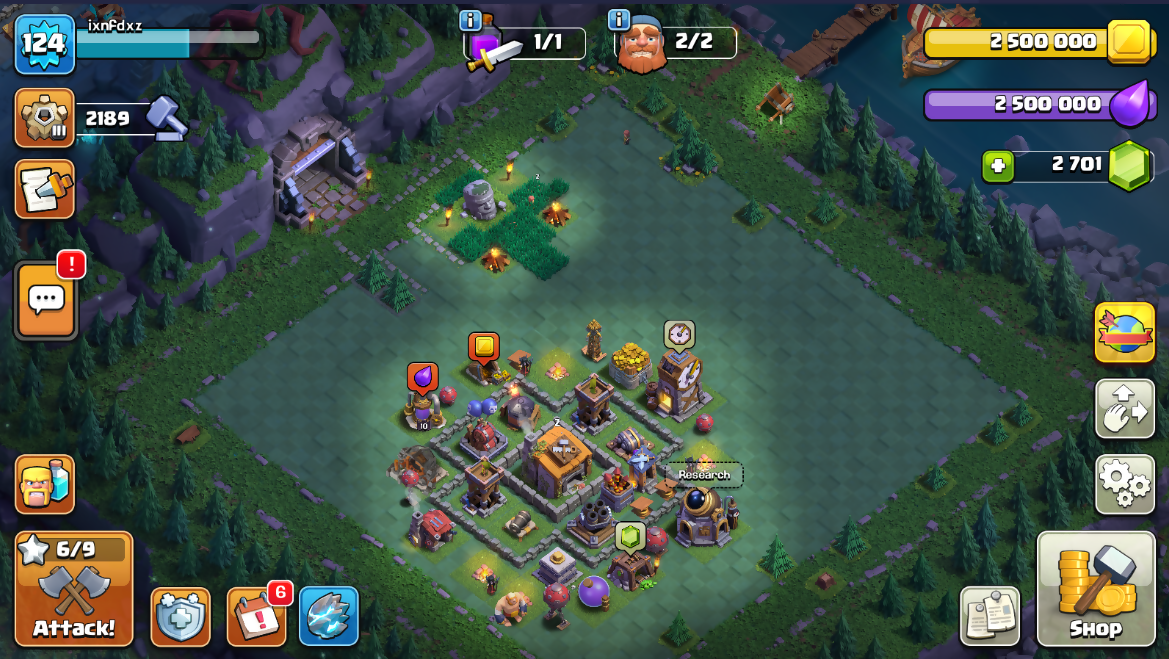1169x659 pixels.
Task: Tap the Research label on the laboratory
Action: (704, 475)
